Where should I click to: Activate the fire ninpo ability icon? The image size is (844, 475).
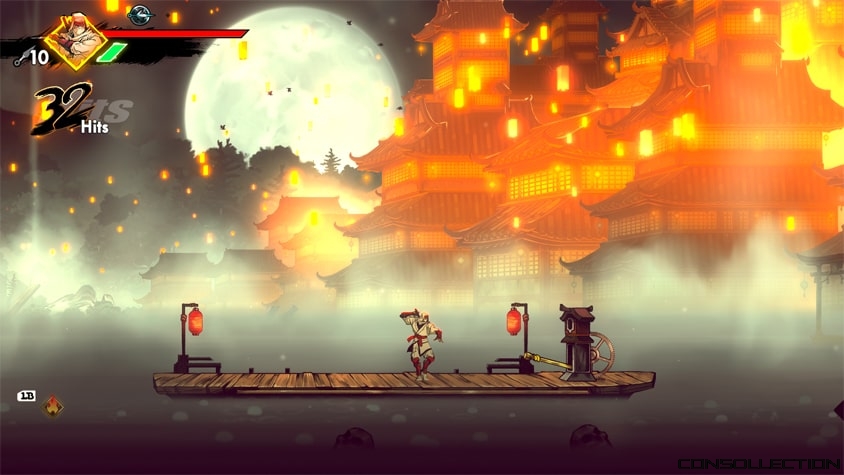52,406
